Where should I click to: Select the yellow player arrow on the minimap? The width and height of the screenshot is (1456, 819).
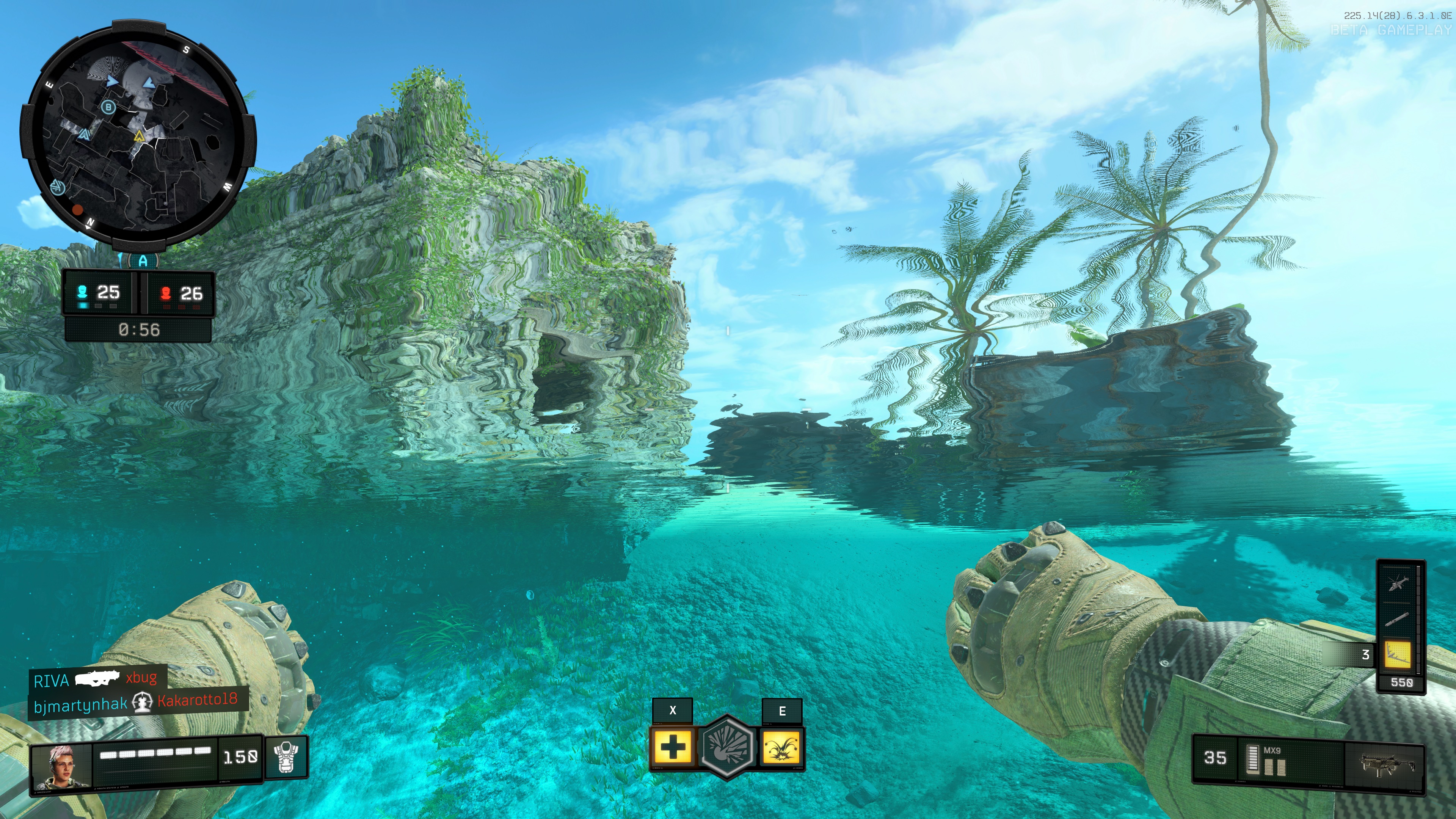pyautogui.click(x=140, y=136)
